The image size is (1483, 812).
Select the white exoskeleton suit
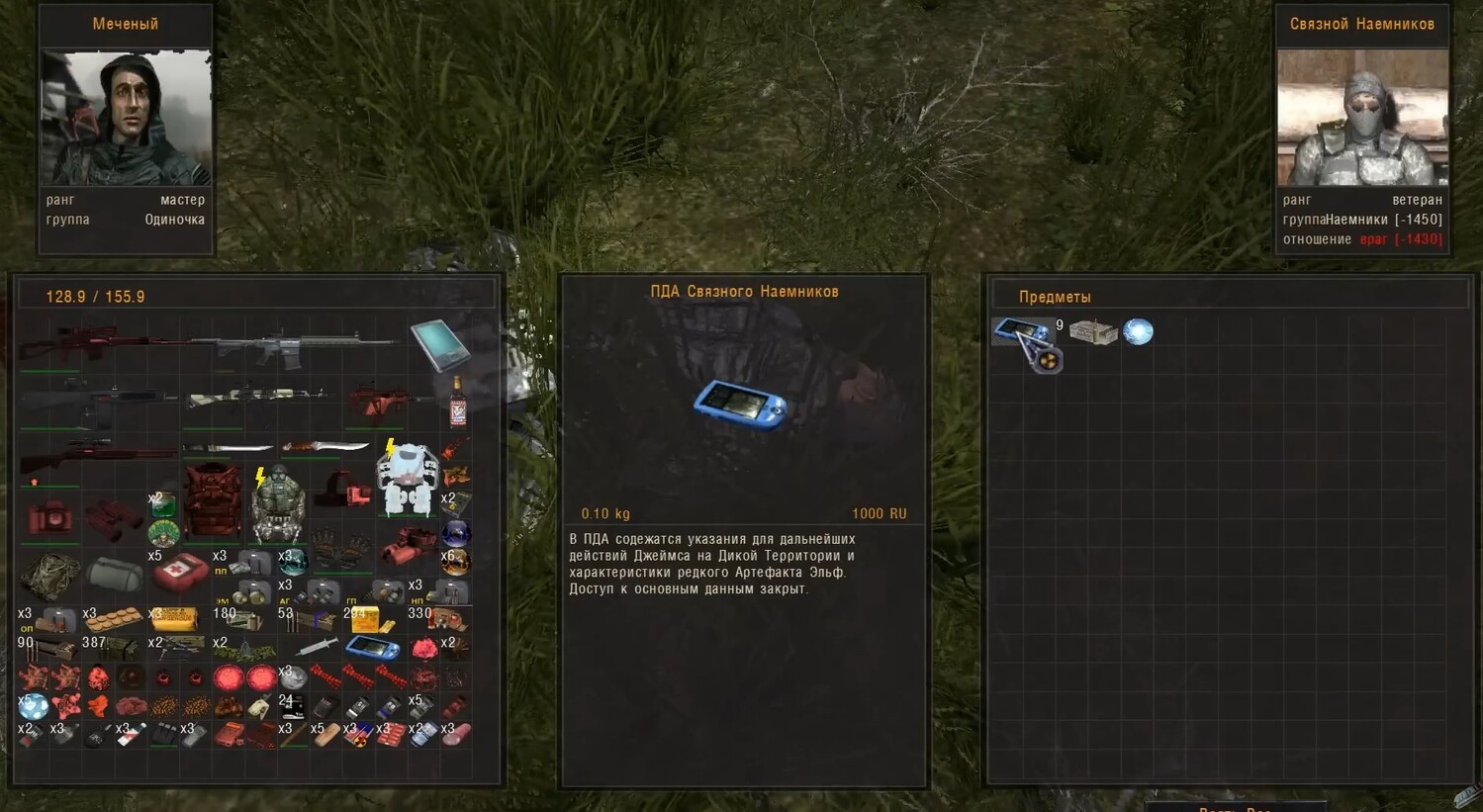coord(407,481)
